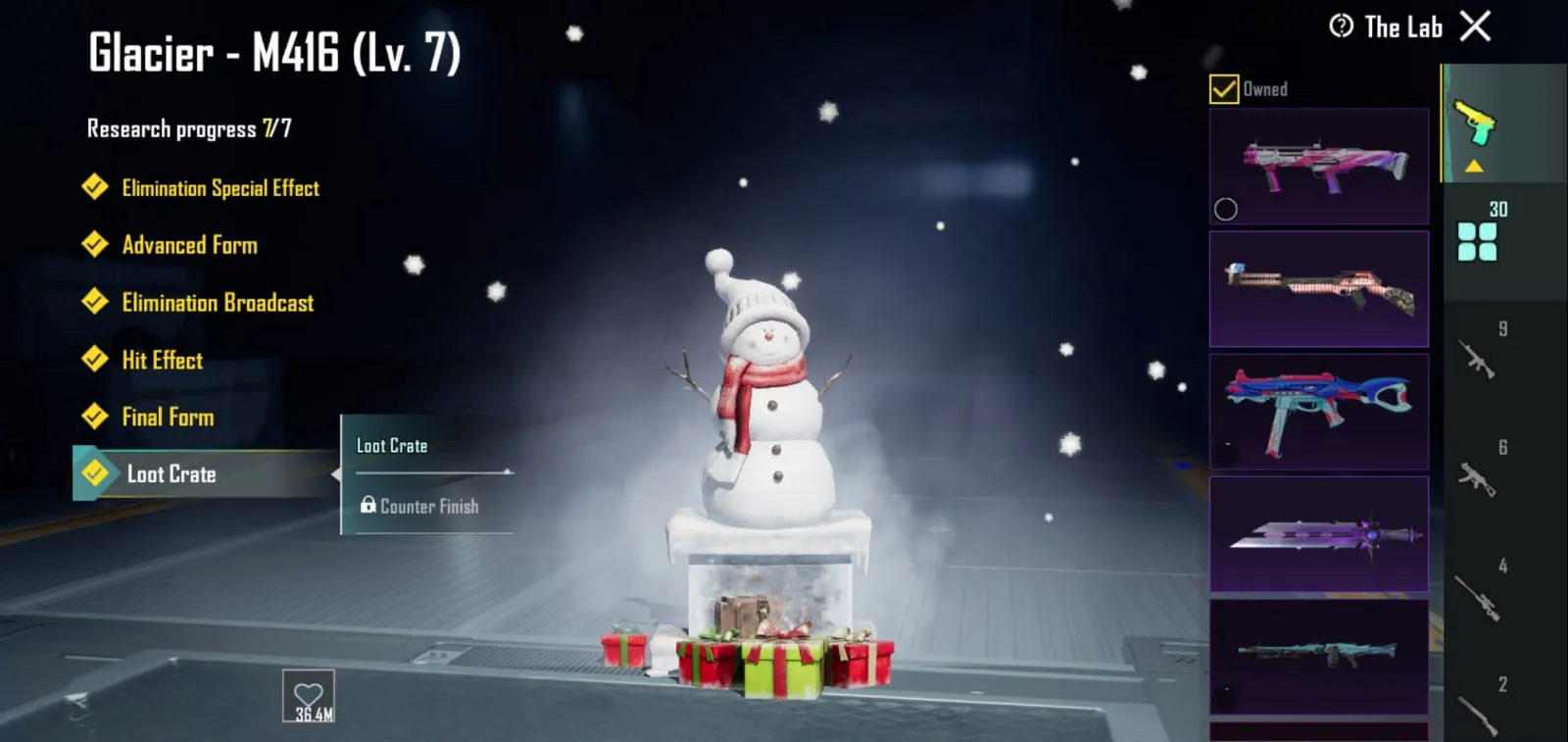The width and height of the screenshot is (1568, 742).
Task: Click the Research progress 7/7 indicator
Action: (192, 127)
